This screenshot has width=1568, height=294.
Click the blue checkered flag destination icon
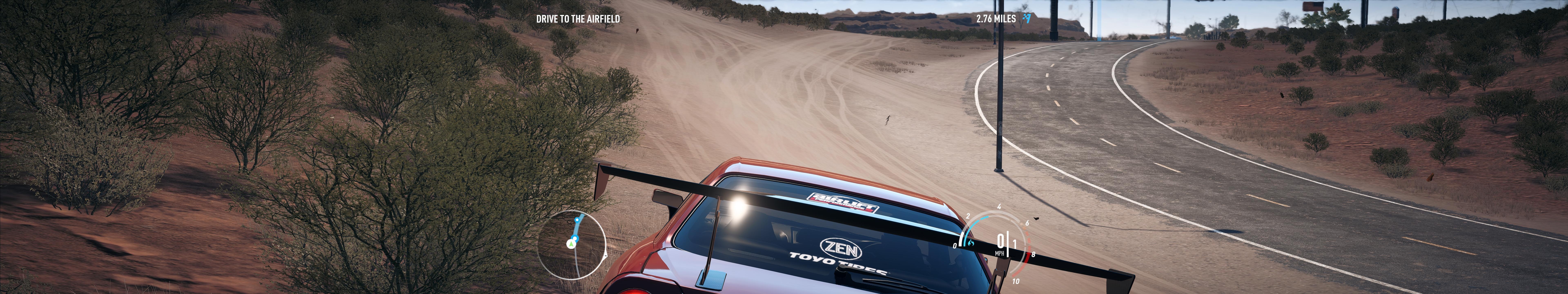pyautogui.click(x=1027, y=18)
